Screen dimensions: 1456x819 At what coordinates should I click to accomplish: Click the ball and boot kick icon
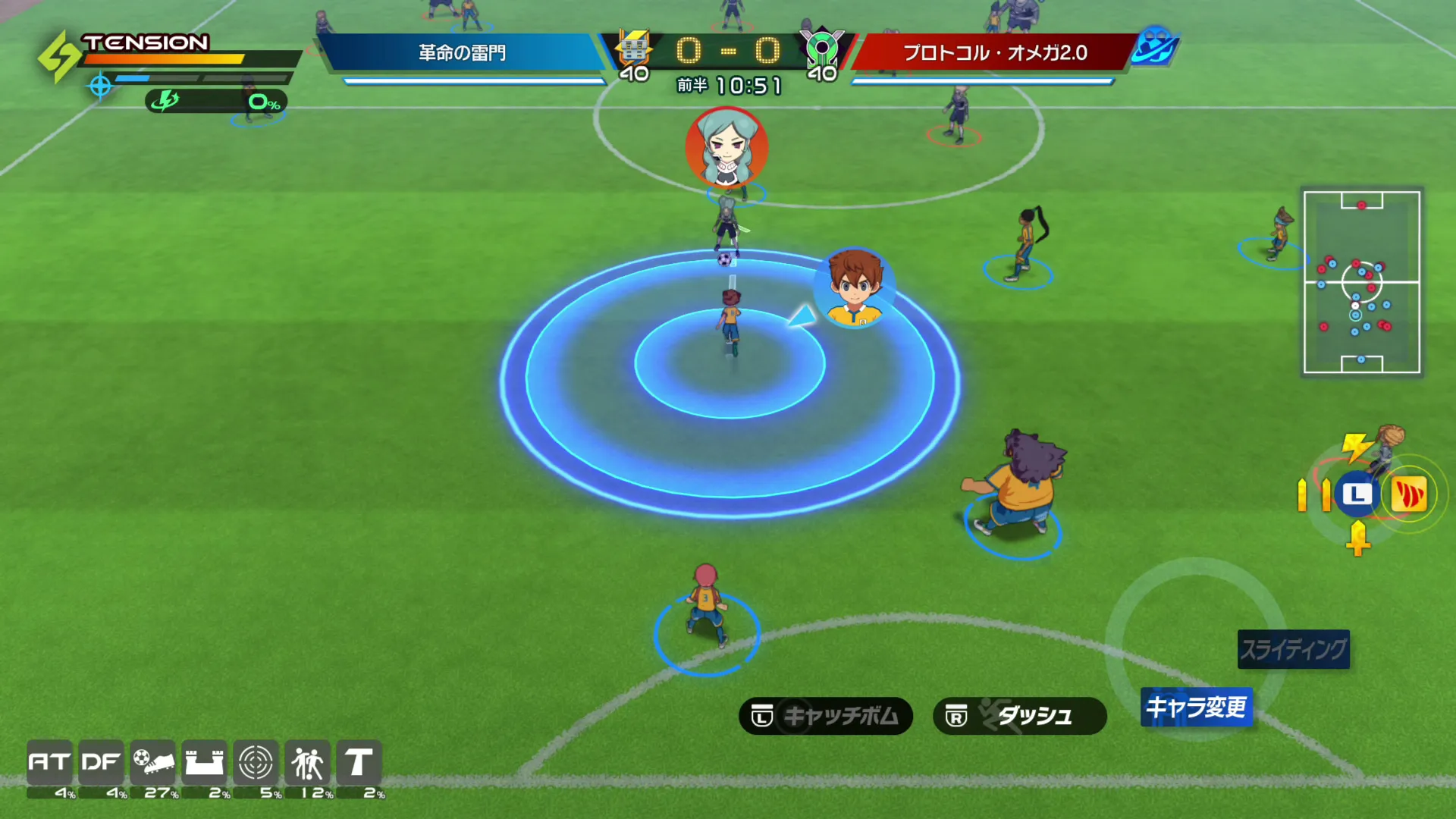pyautogui.click(x=152, y=762)
